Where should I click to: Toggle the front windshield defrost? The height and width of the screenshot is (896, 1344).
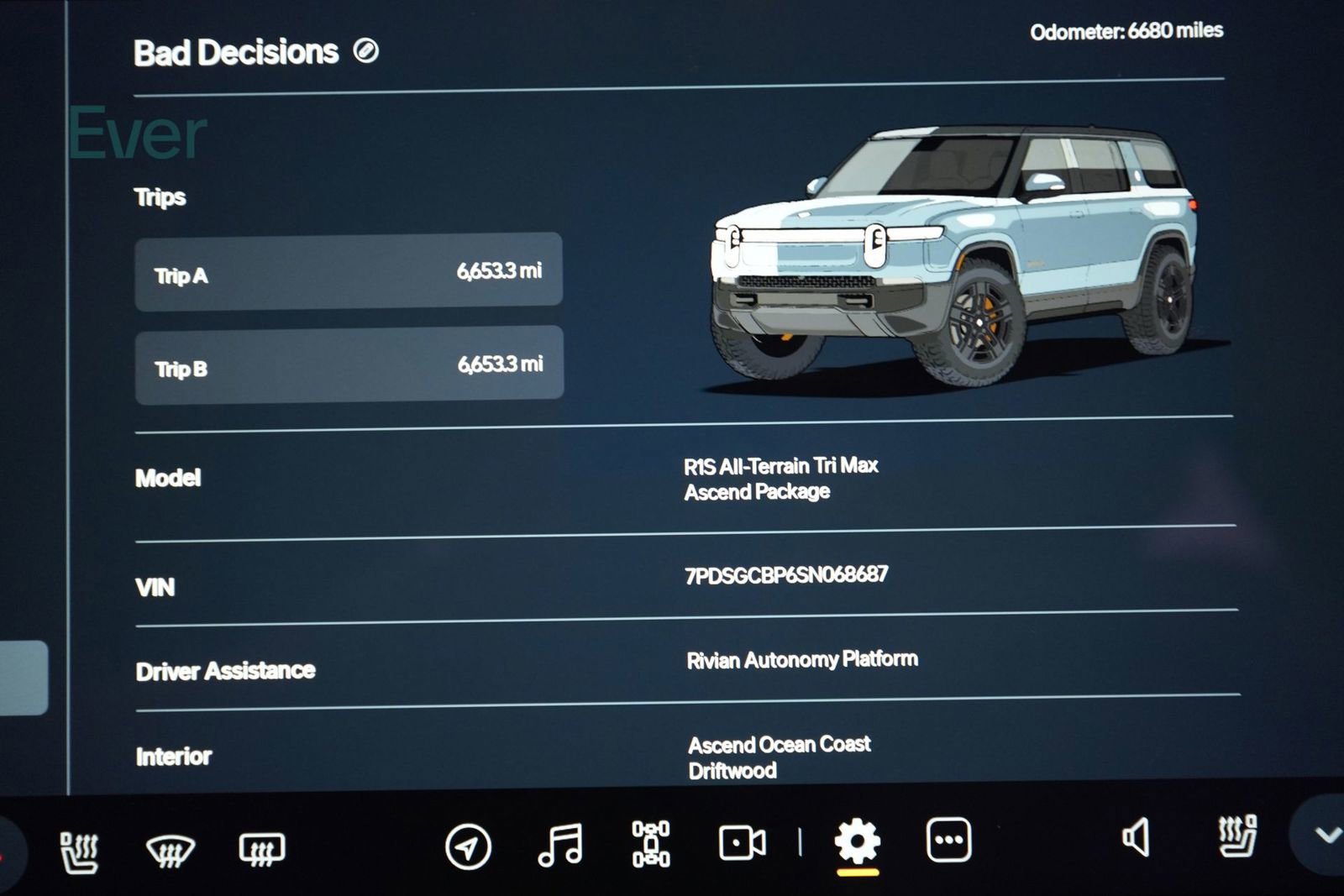(x=172, y=851)
